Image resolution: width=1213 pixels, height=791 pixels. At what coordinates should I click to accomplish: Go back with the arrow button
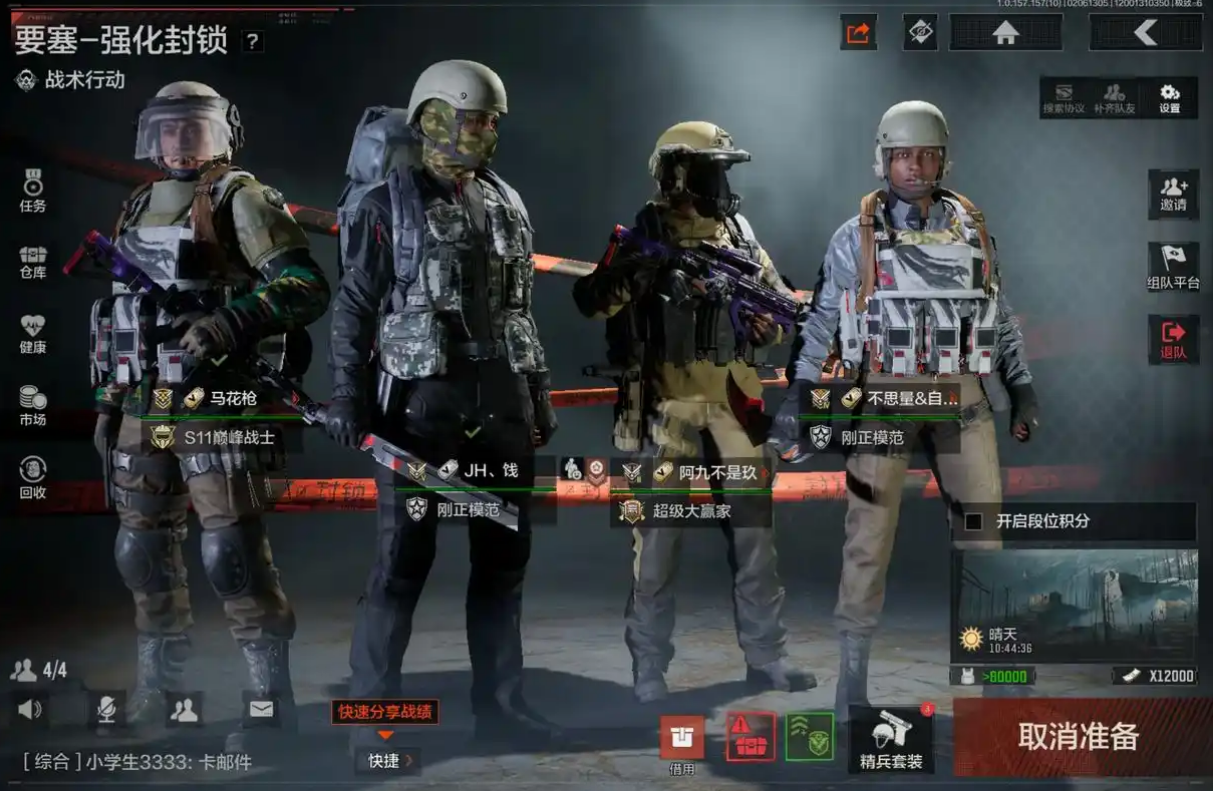coord(1146,32)
